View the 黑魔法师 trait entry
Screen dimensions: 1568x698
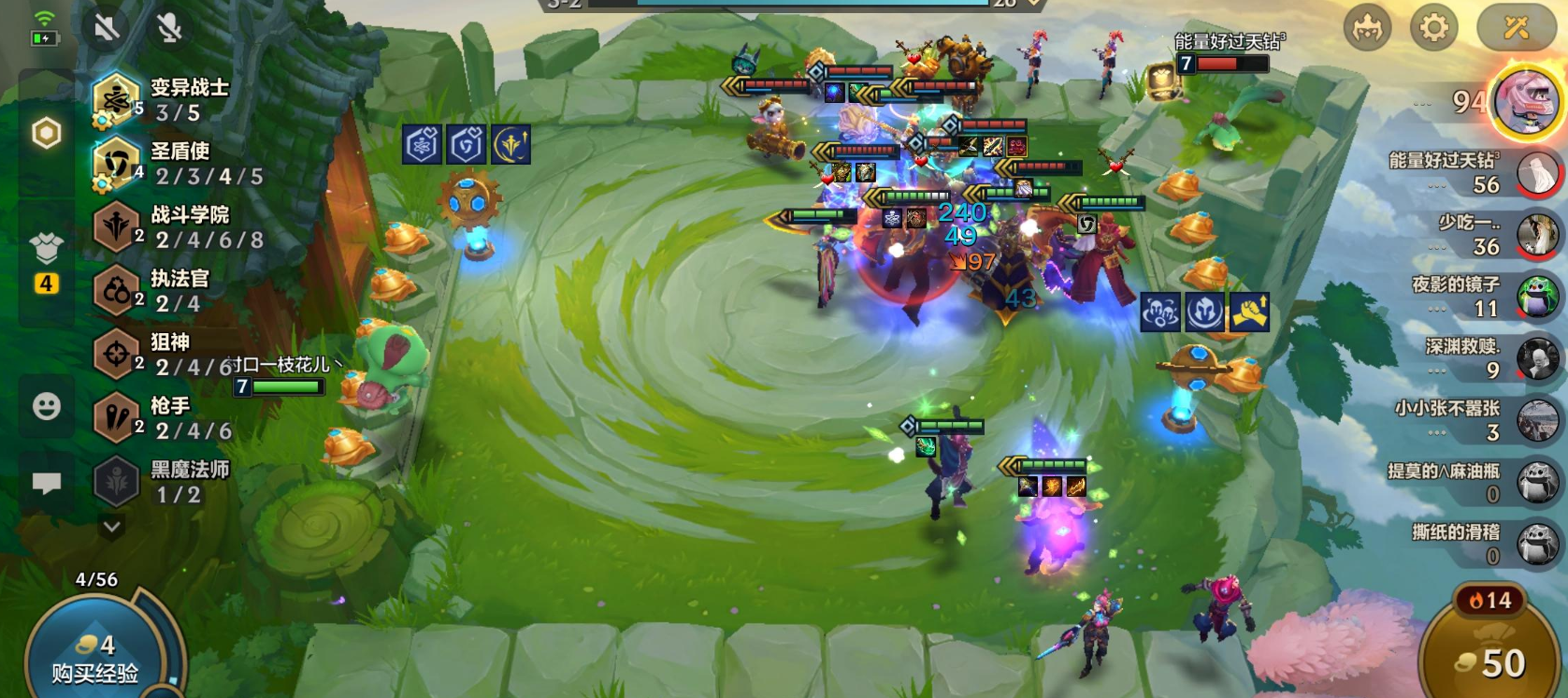pos(168,482)
